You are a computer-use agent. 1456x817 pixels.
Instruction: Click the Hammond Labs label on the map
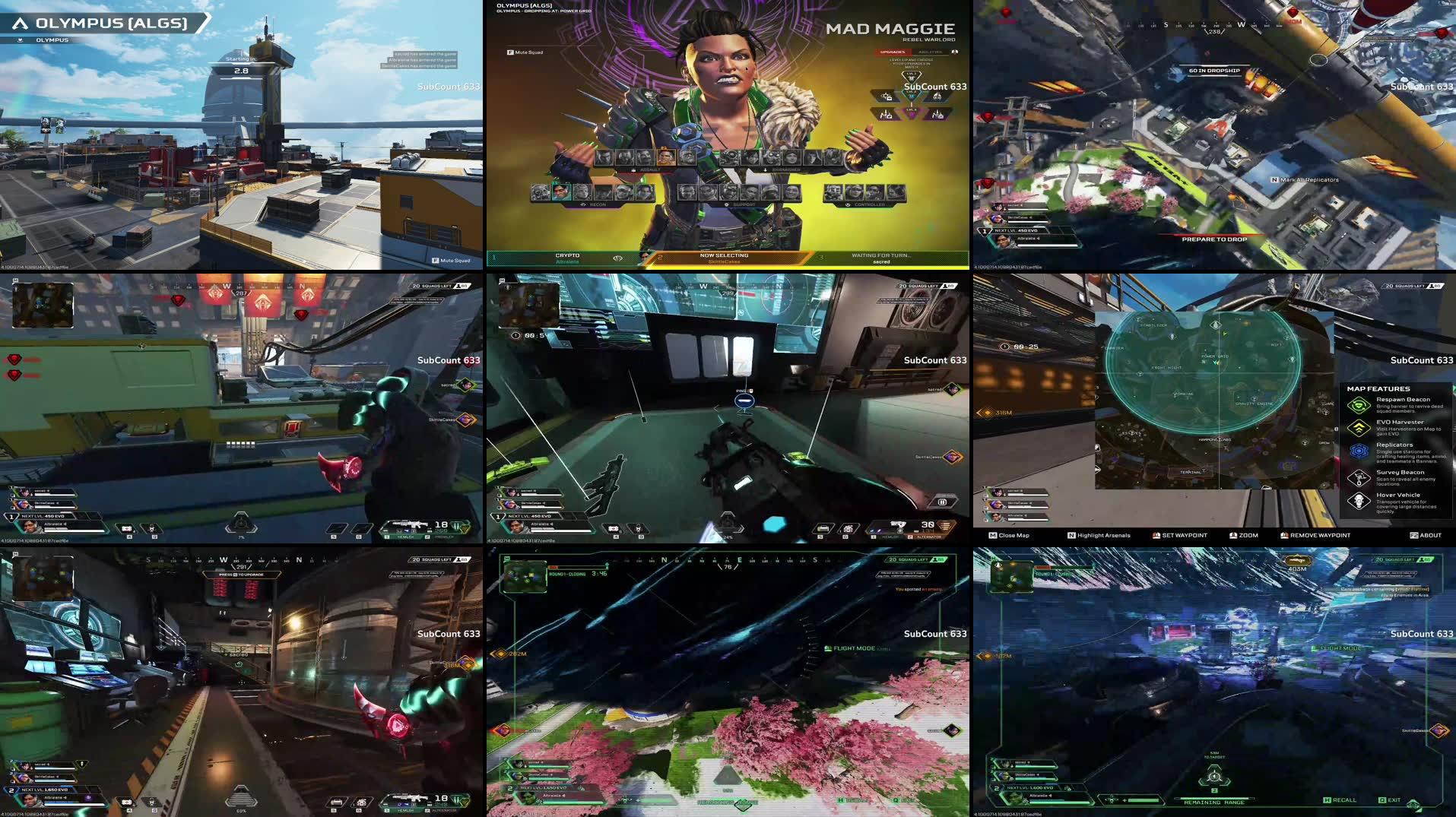click(1214, 439)
